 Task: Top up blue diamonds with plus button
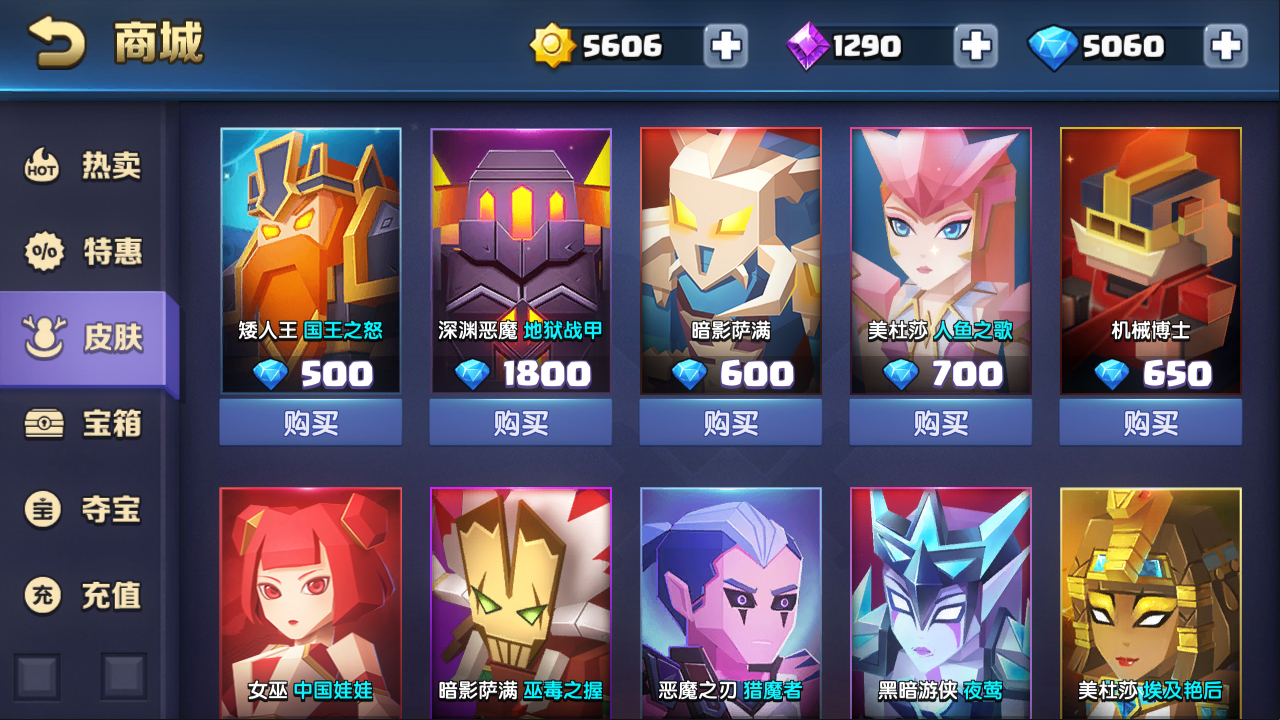coord(1225,46)
